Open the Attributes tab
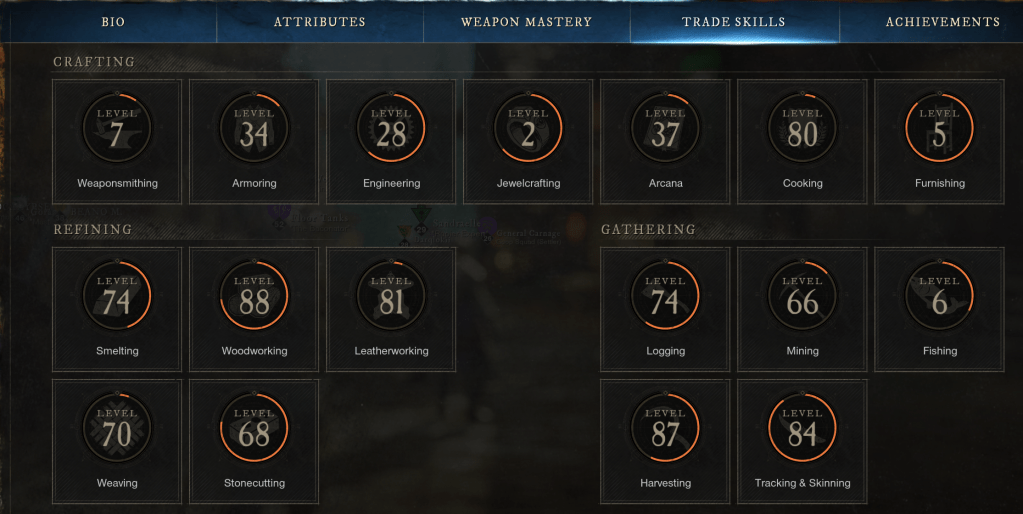This screenshot has height=514, width=1023. point(319,22)
